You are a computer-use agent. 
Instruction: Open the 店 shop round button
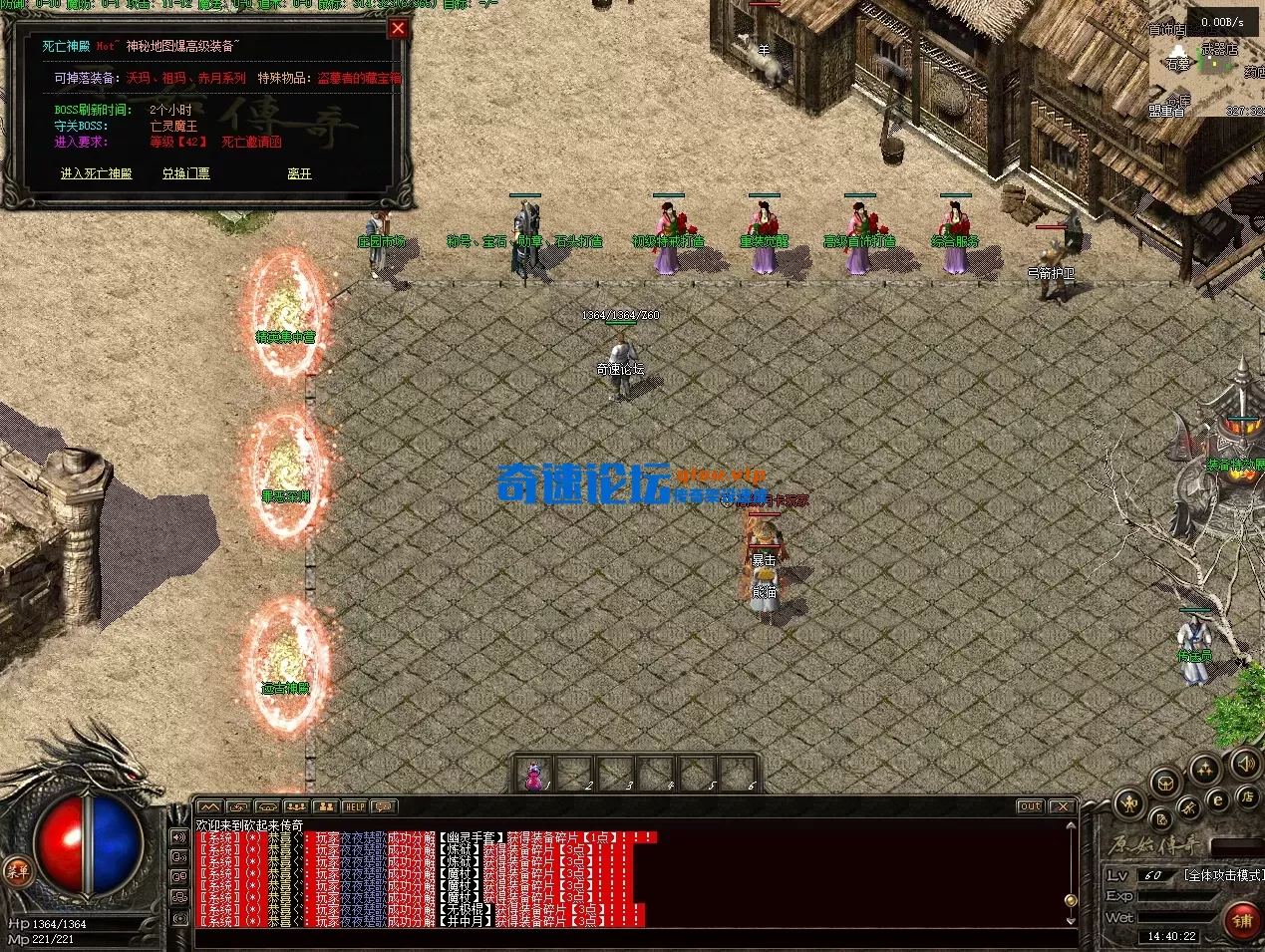coord(1246,796)
